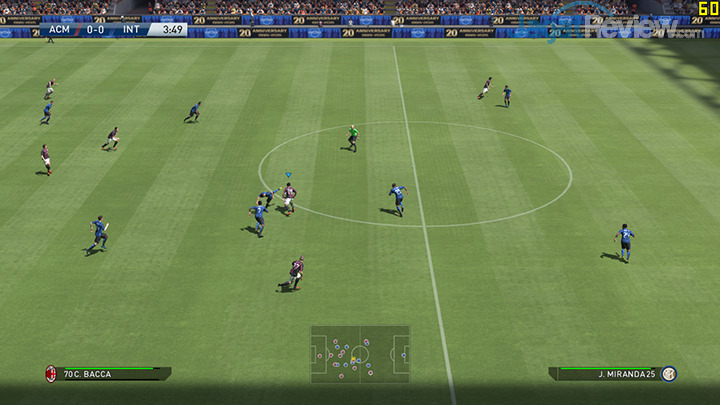Click the Inter crest icon
Screen dimensions: 720x405
[x=669, y=374]
